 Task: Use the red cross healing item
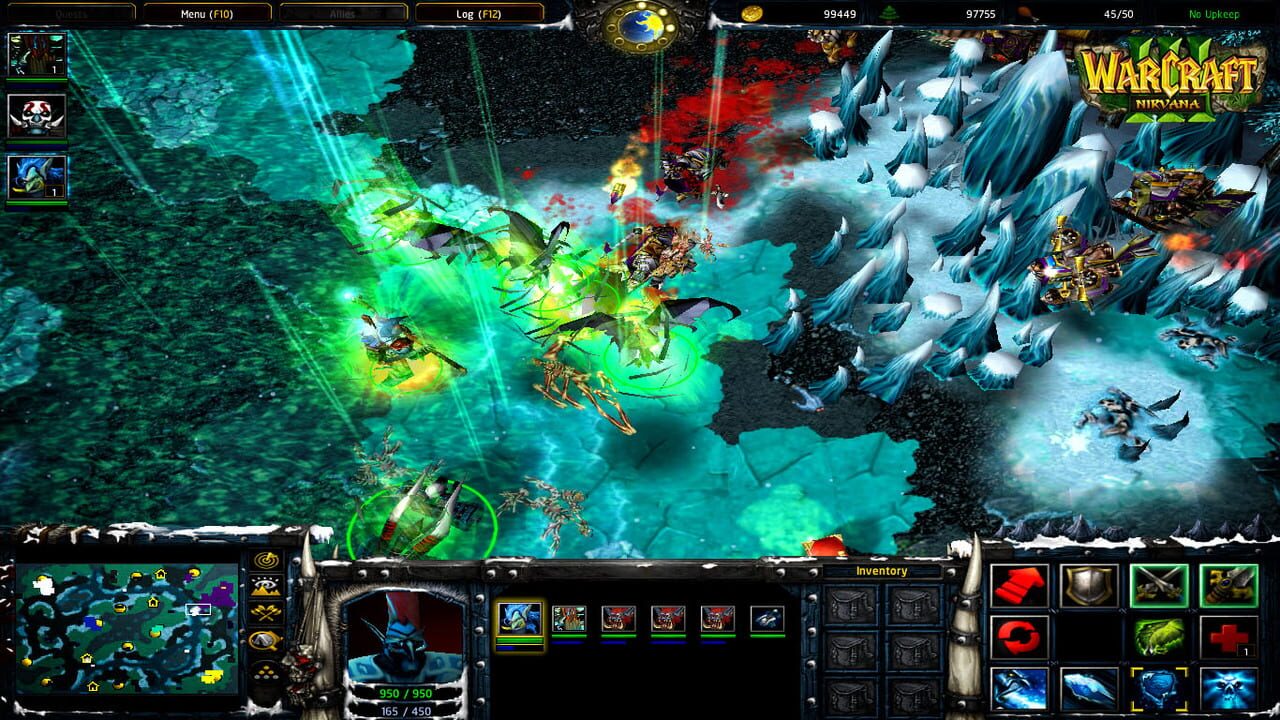pyautogui.click(x=1230, y=637)
